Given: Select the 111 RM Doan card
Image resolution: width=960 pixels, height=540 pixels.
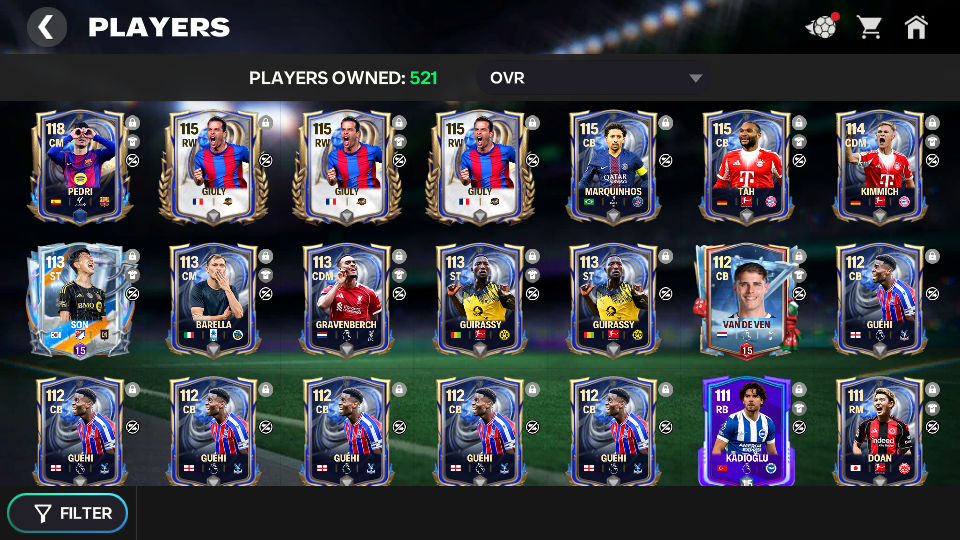Looking at the screenshot, I should [x=877, y=430].
